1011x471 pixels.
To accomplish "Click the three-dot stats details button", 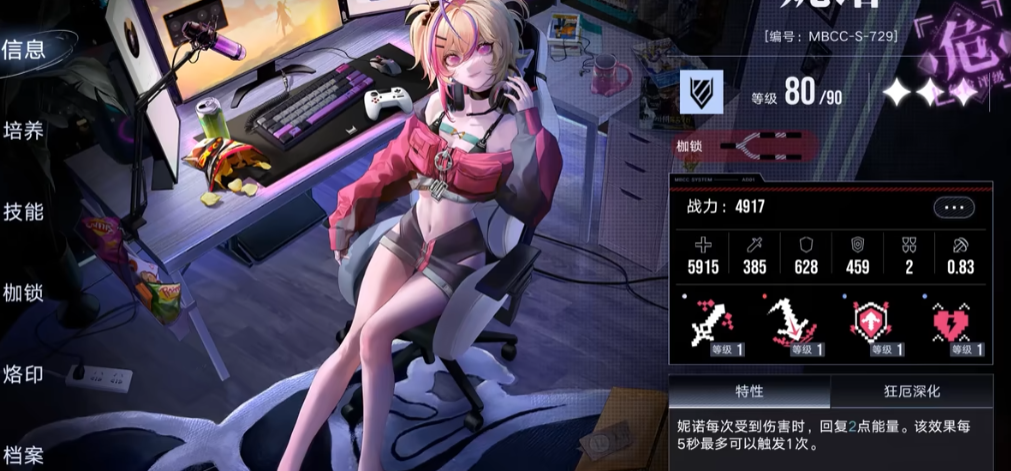I will tap(952, 208).
